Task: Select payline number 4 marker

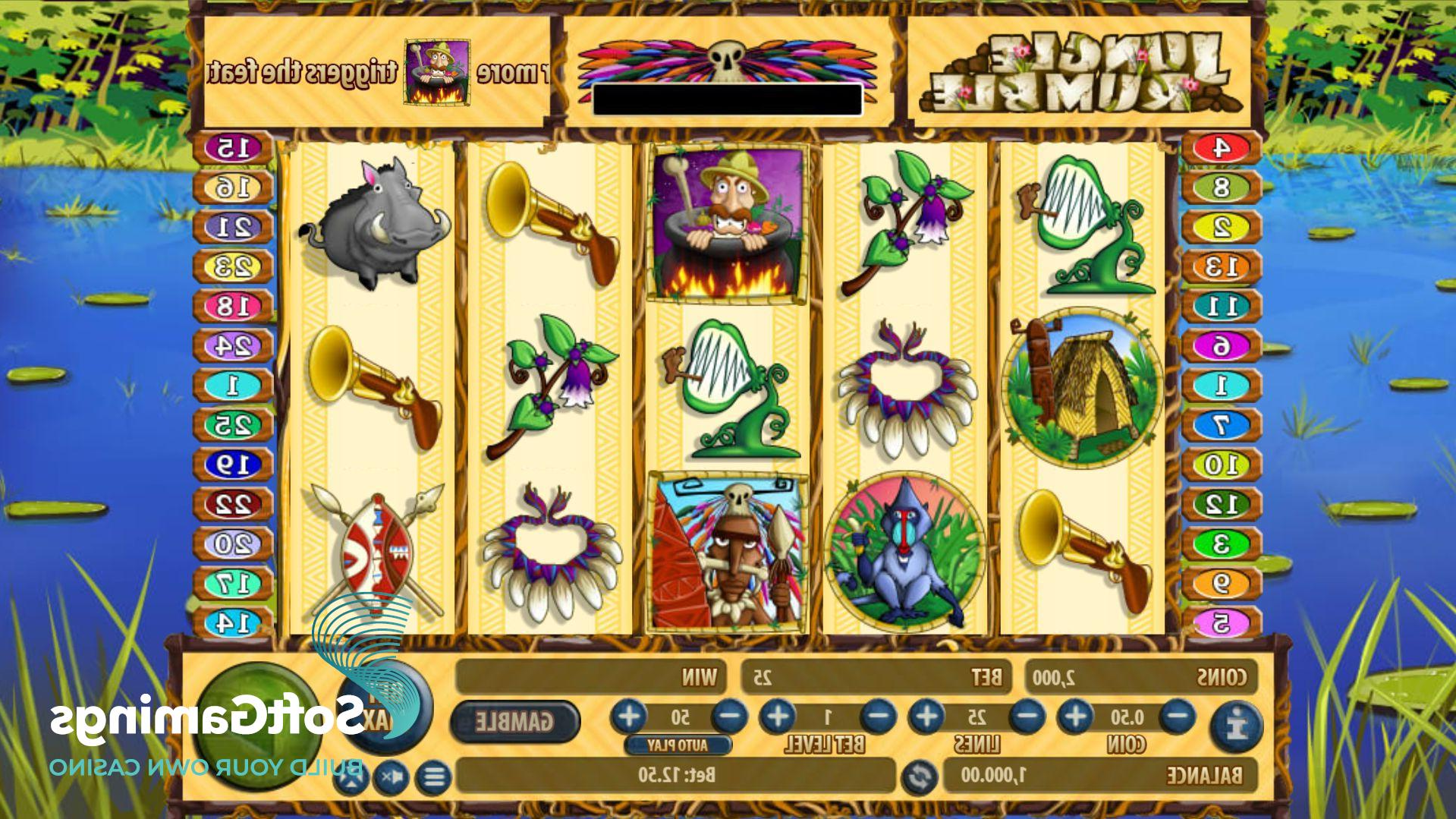Action: [1221, 148]
